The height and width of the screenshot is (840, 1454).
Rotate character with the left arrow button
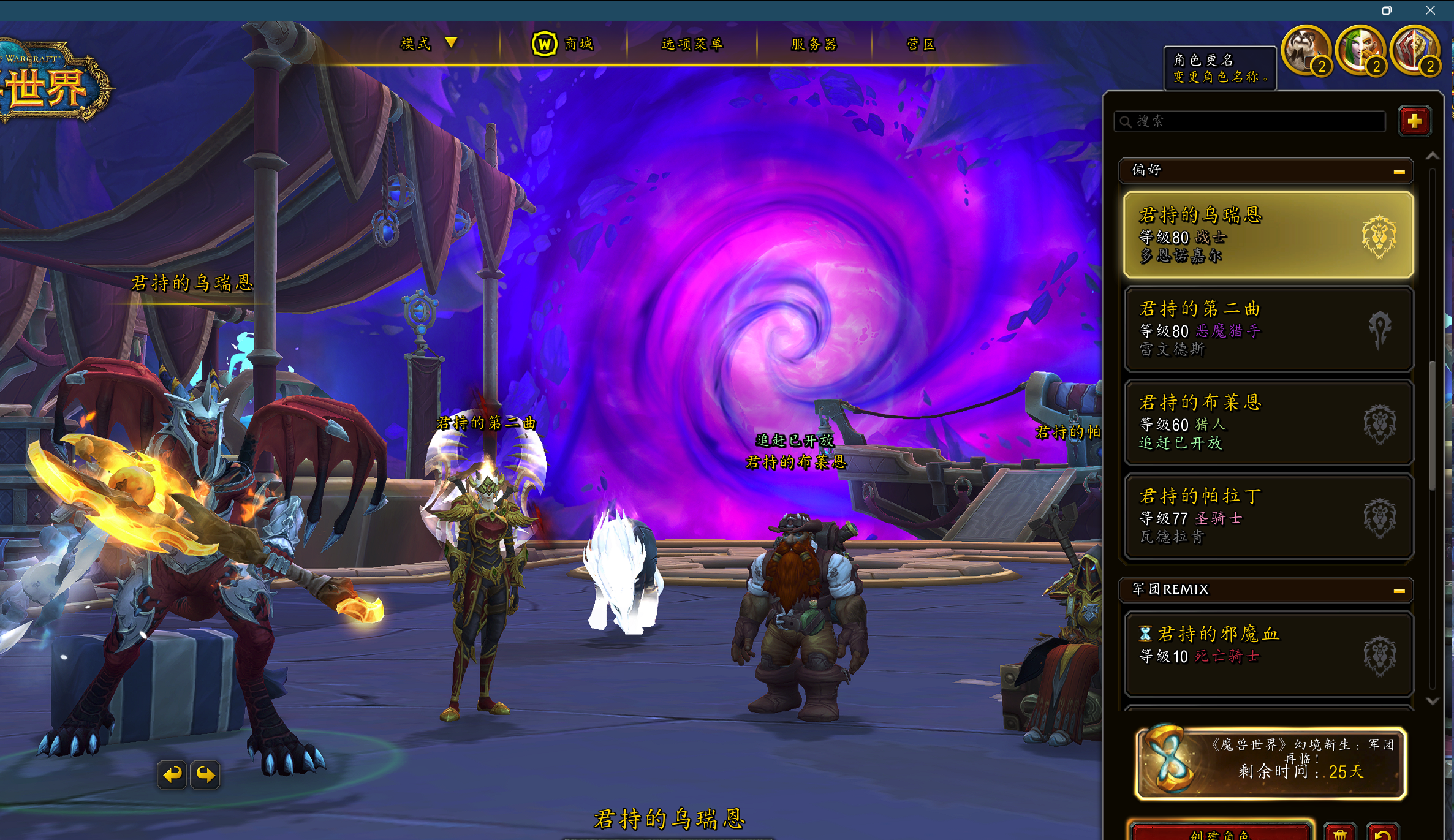coord(172,775)
